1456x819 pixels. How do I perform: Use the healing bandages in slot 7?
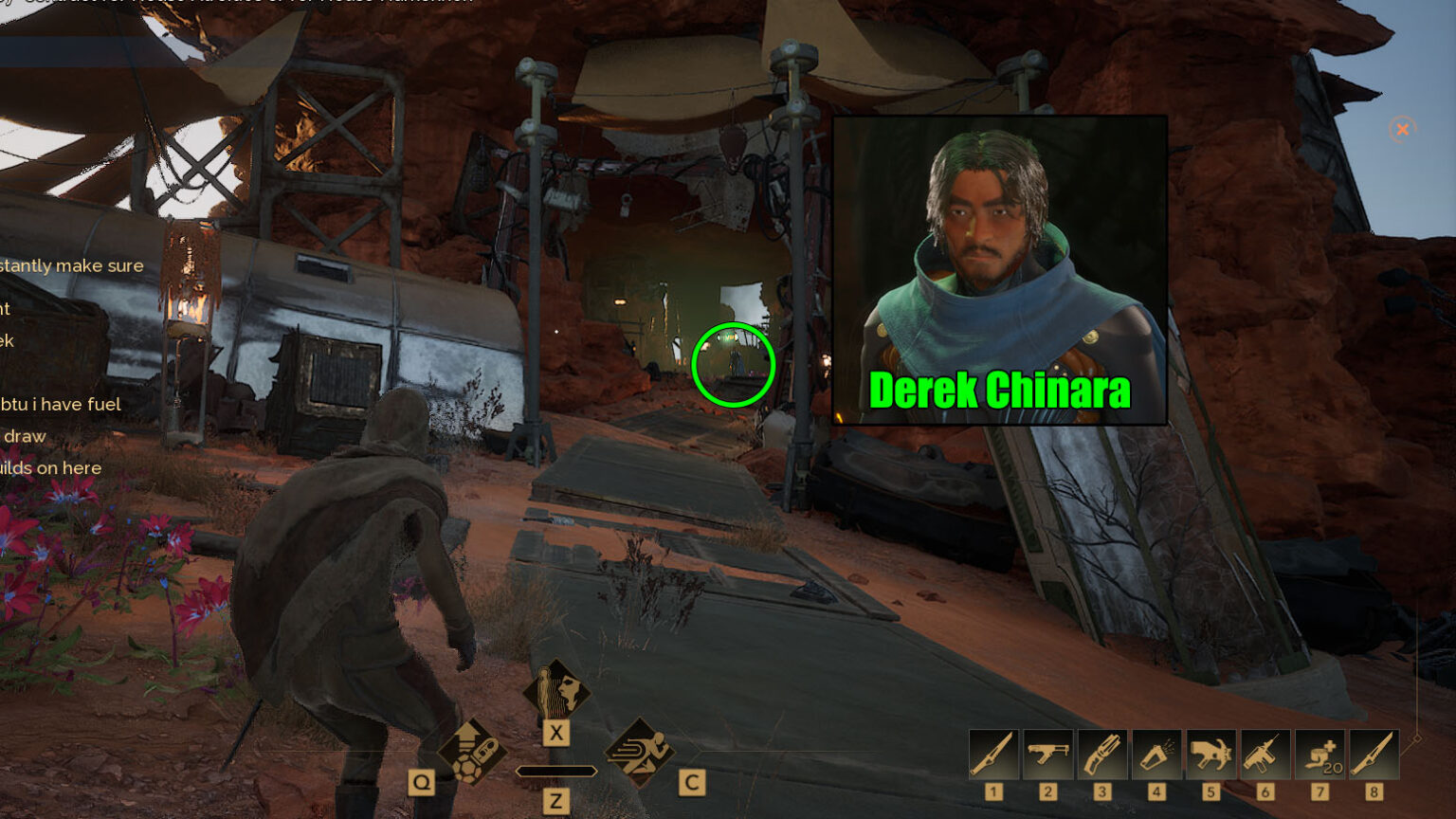(1319, 754)
